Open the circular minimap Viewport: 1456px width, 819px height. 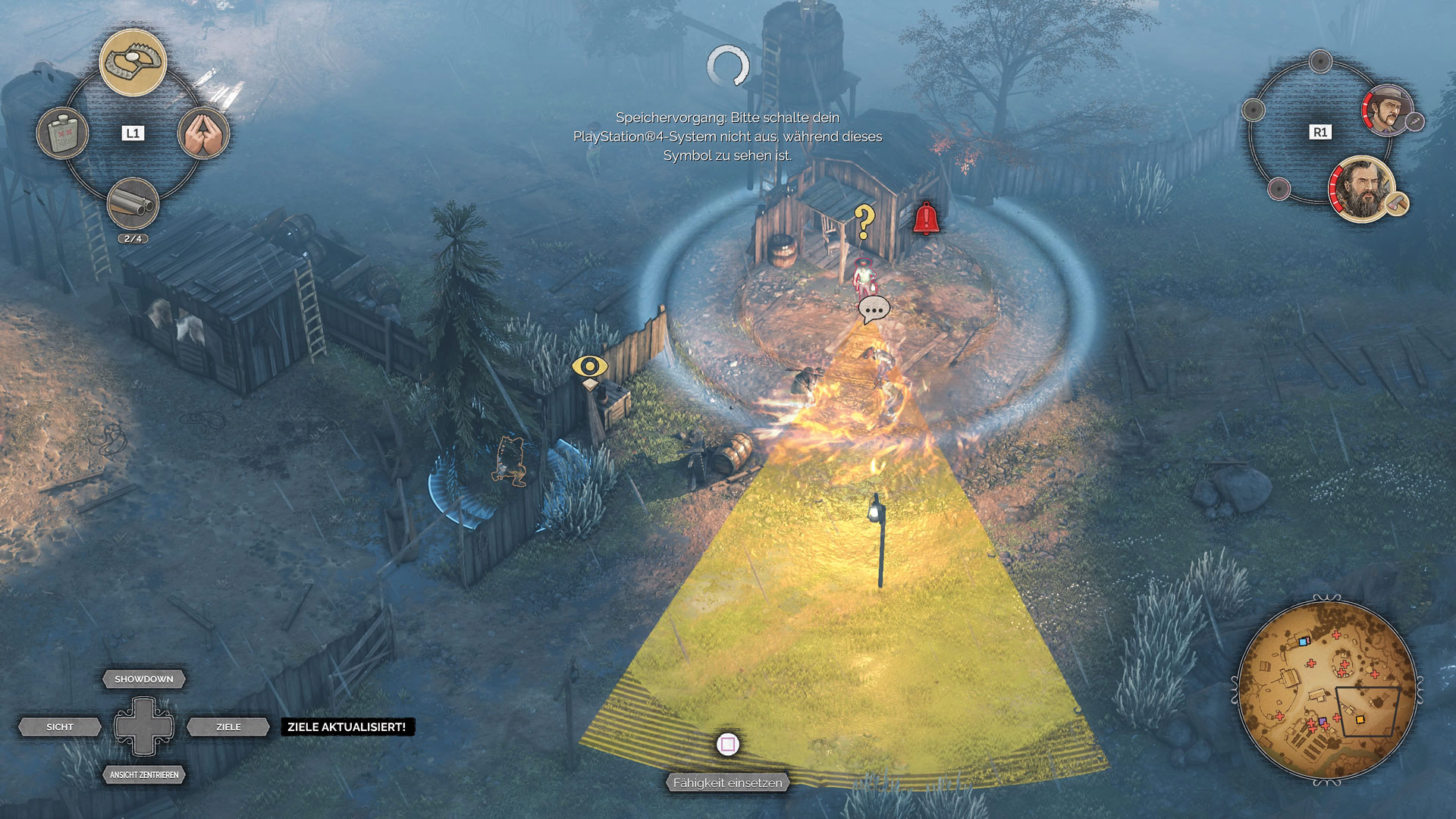pos(1326,690)
